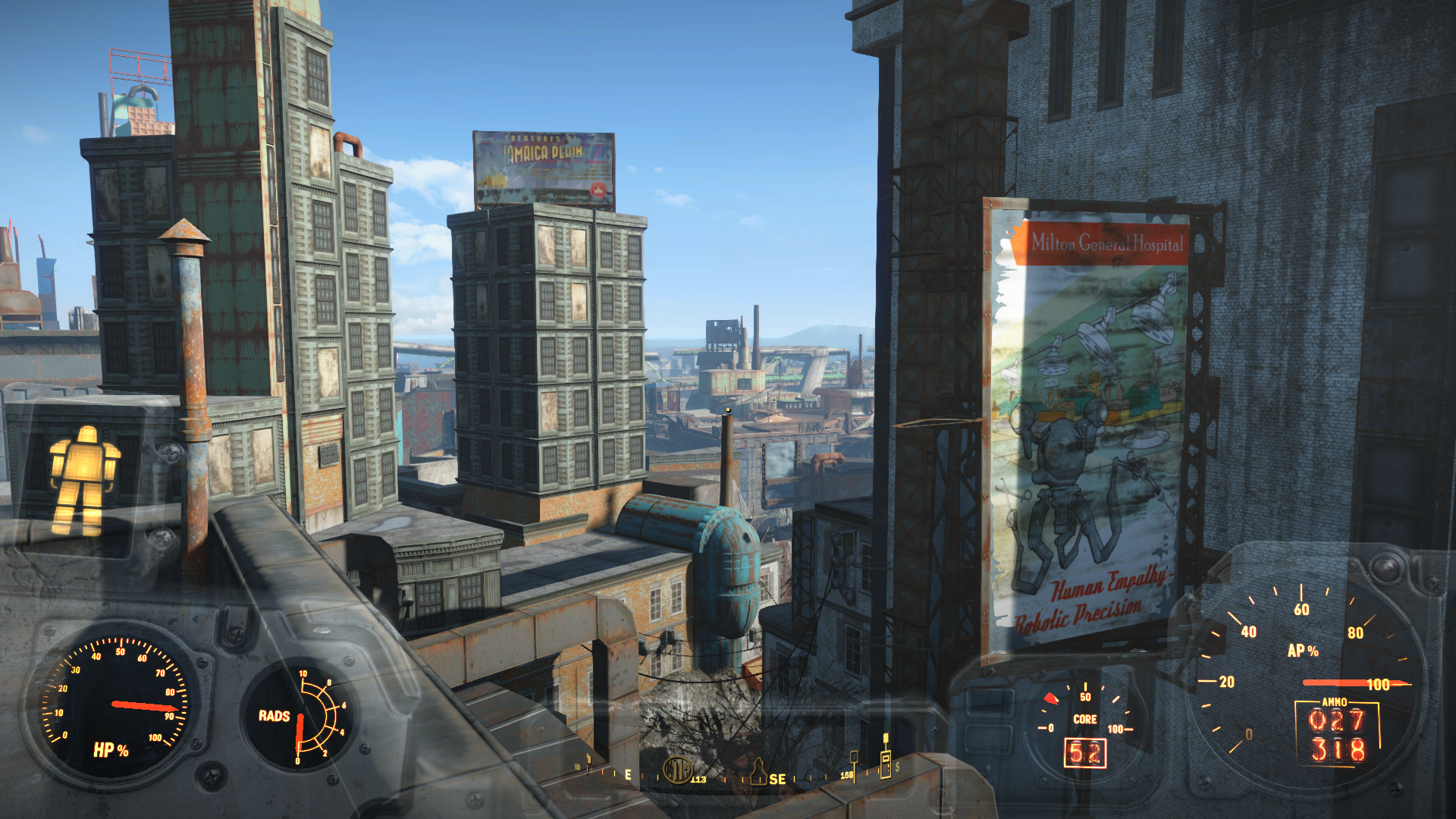Click the round striped compass marker

coord(677,770)
